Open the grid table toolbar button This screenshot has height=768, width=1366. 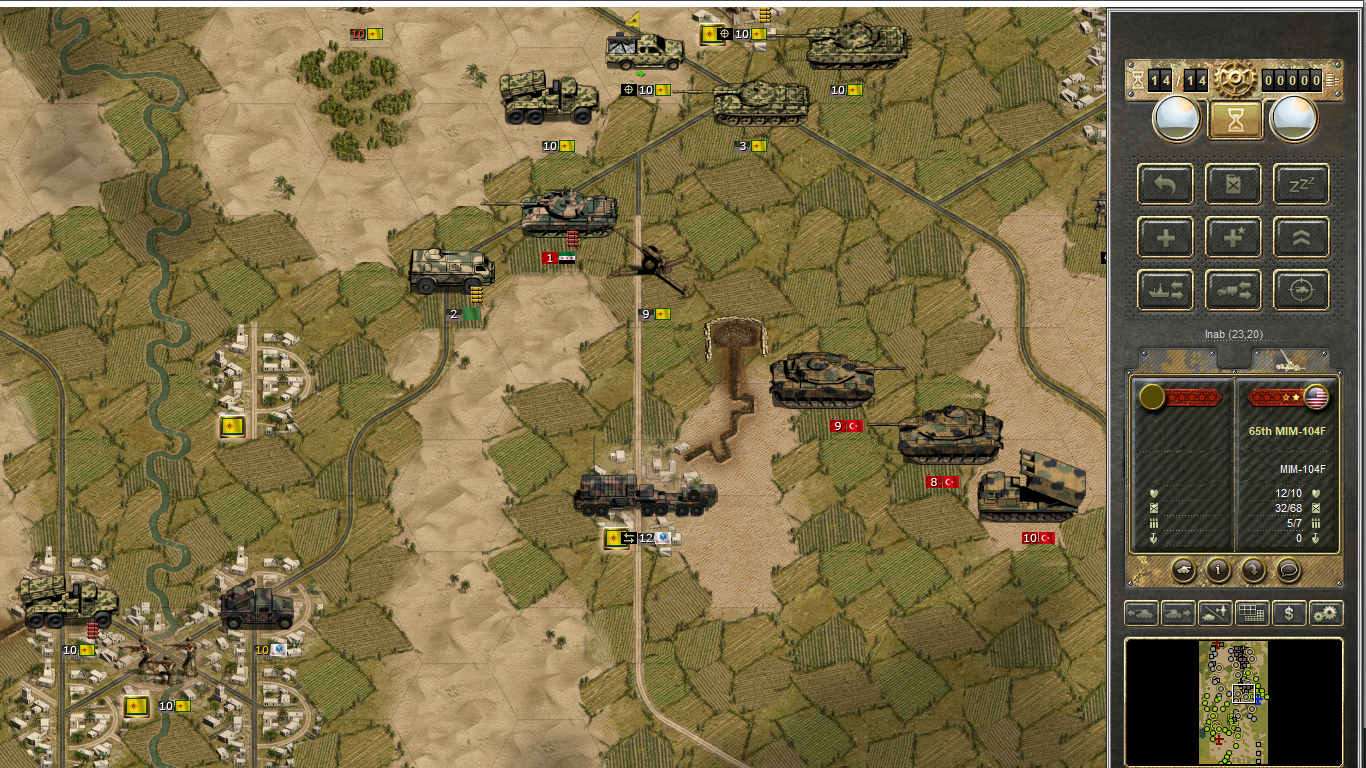point(1252,613)
